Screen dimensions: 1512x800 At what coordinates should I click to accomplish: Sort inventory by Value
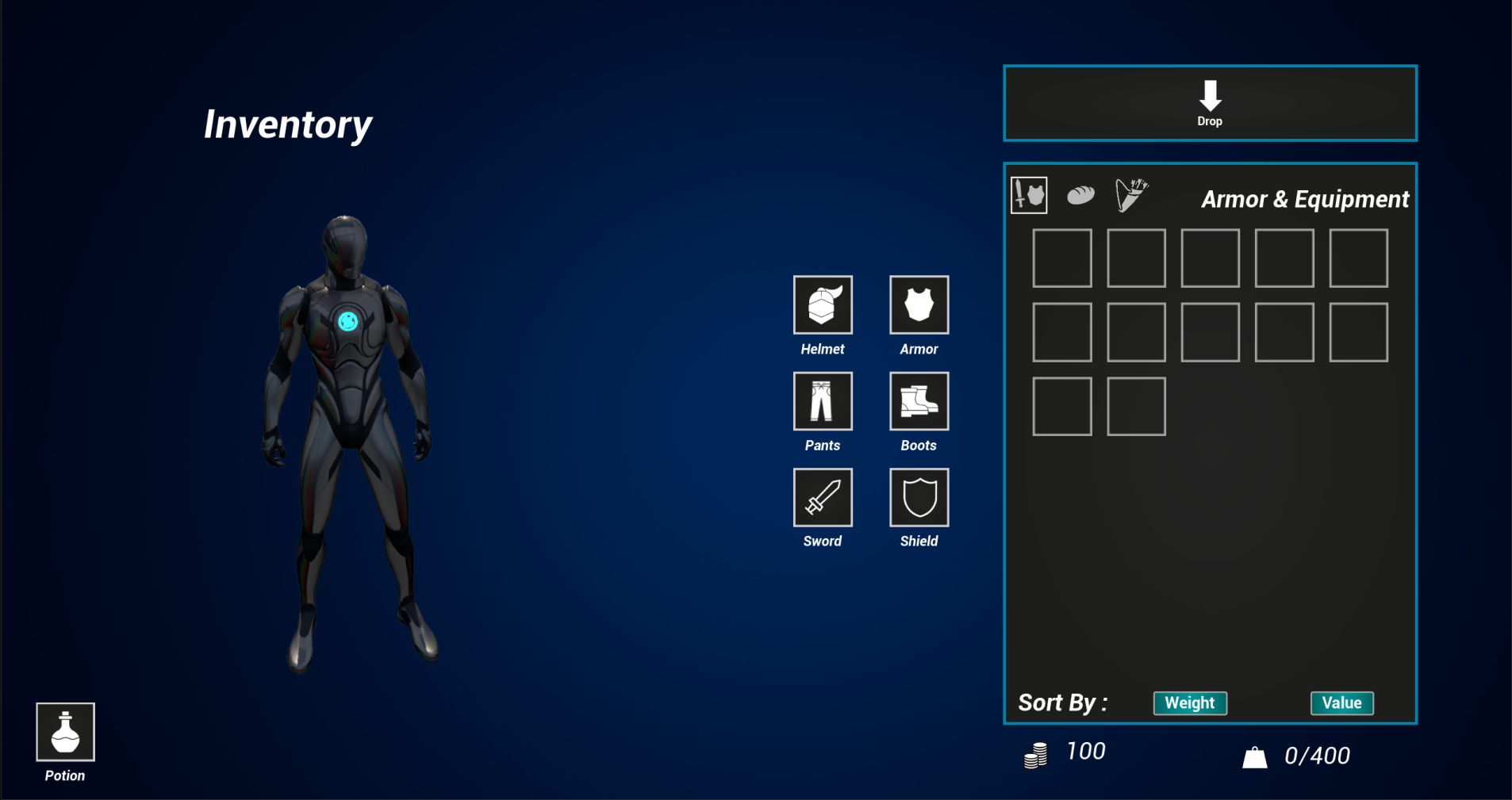point(1341,702)
